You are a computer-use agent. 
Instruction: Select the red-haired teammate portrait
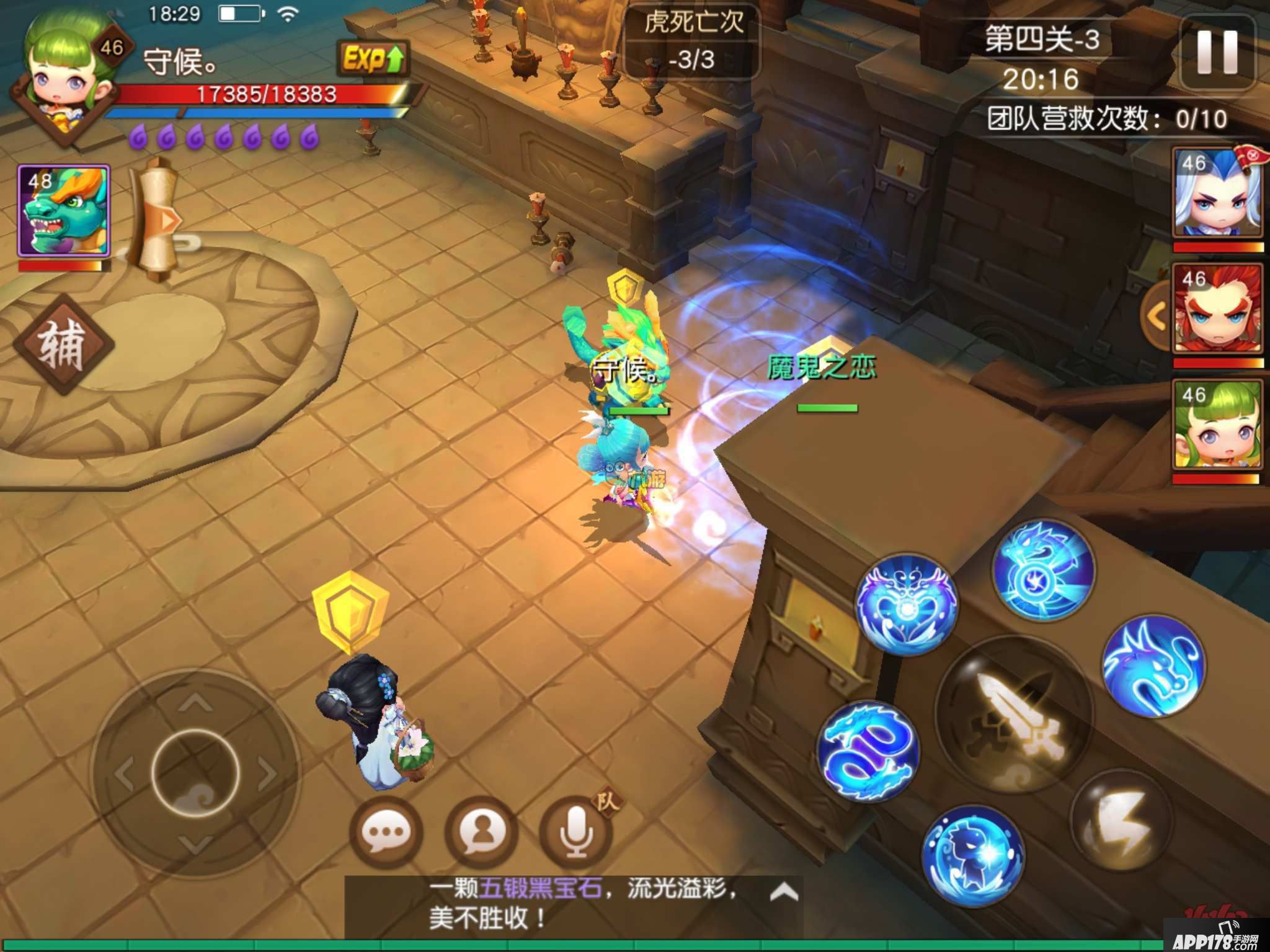tap(1217, 309)
